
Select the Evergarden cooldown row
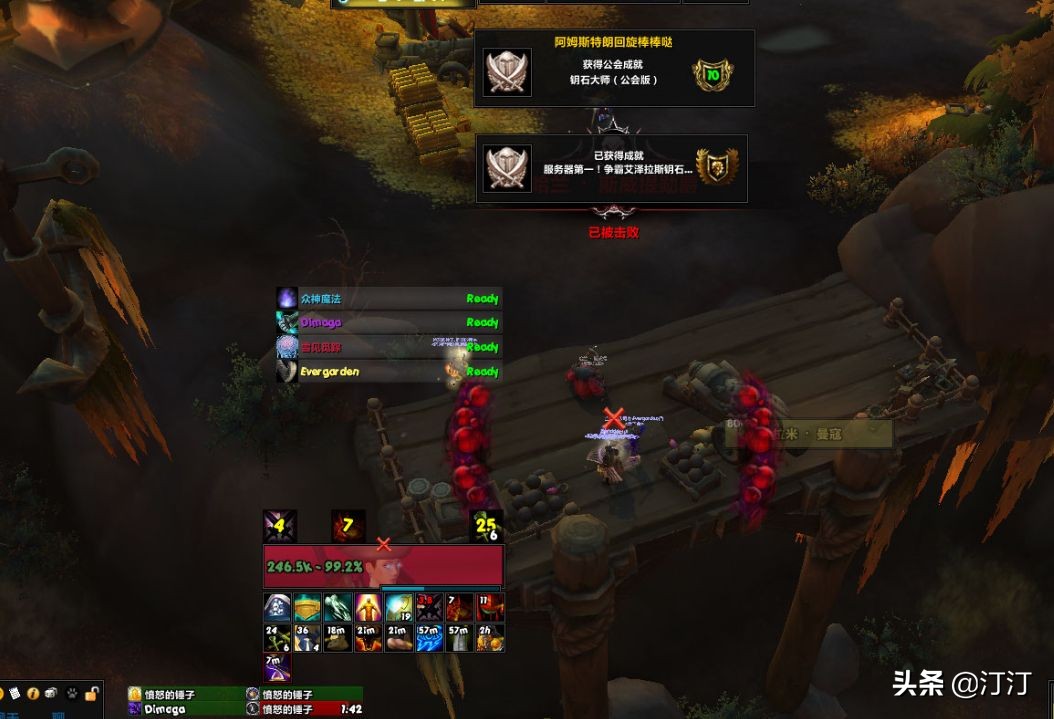pyautogui.click(x=388, y=371)
